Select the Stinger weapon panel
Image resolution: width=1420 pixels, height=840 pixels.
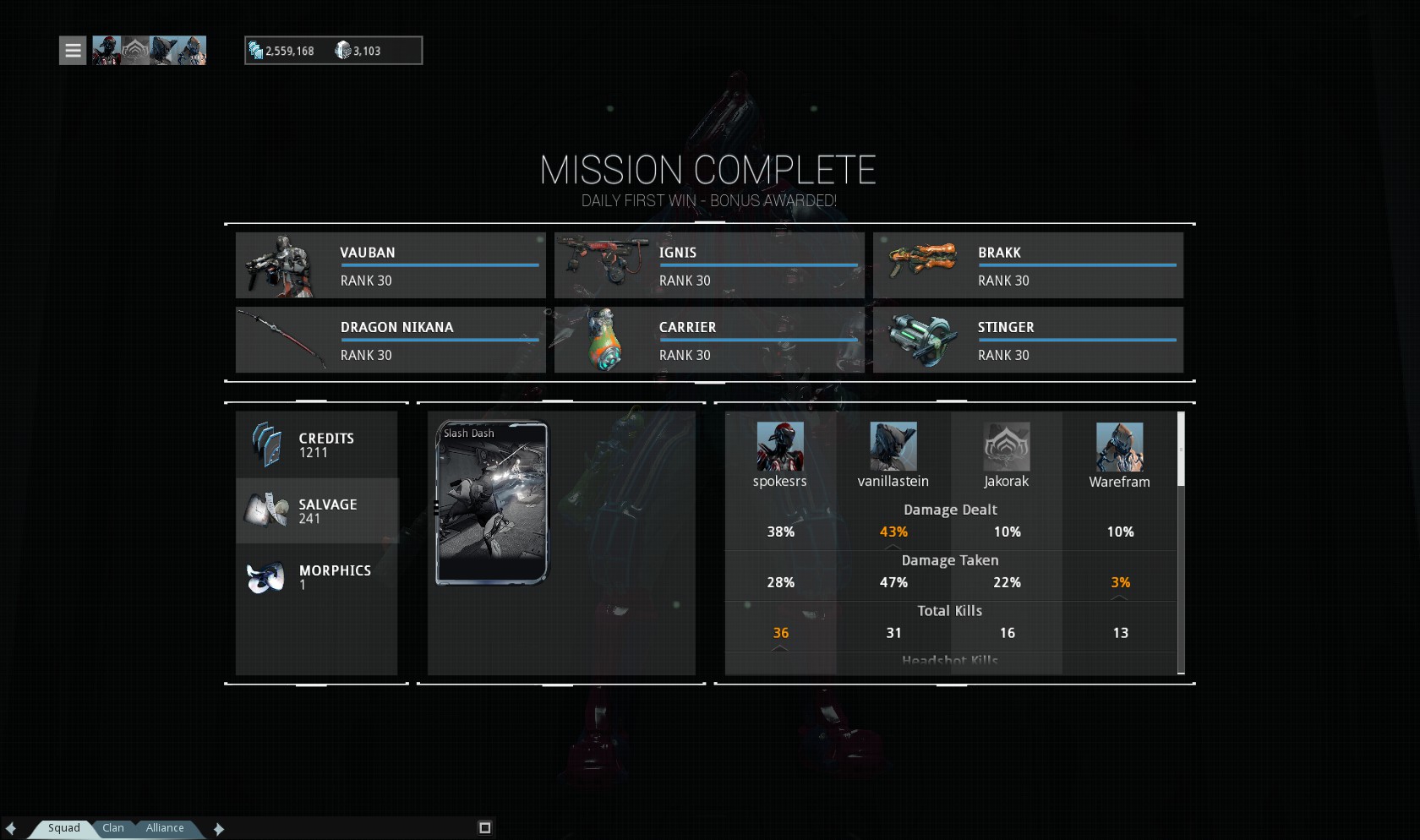click(1028, 340)
